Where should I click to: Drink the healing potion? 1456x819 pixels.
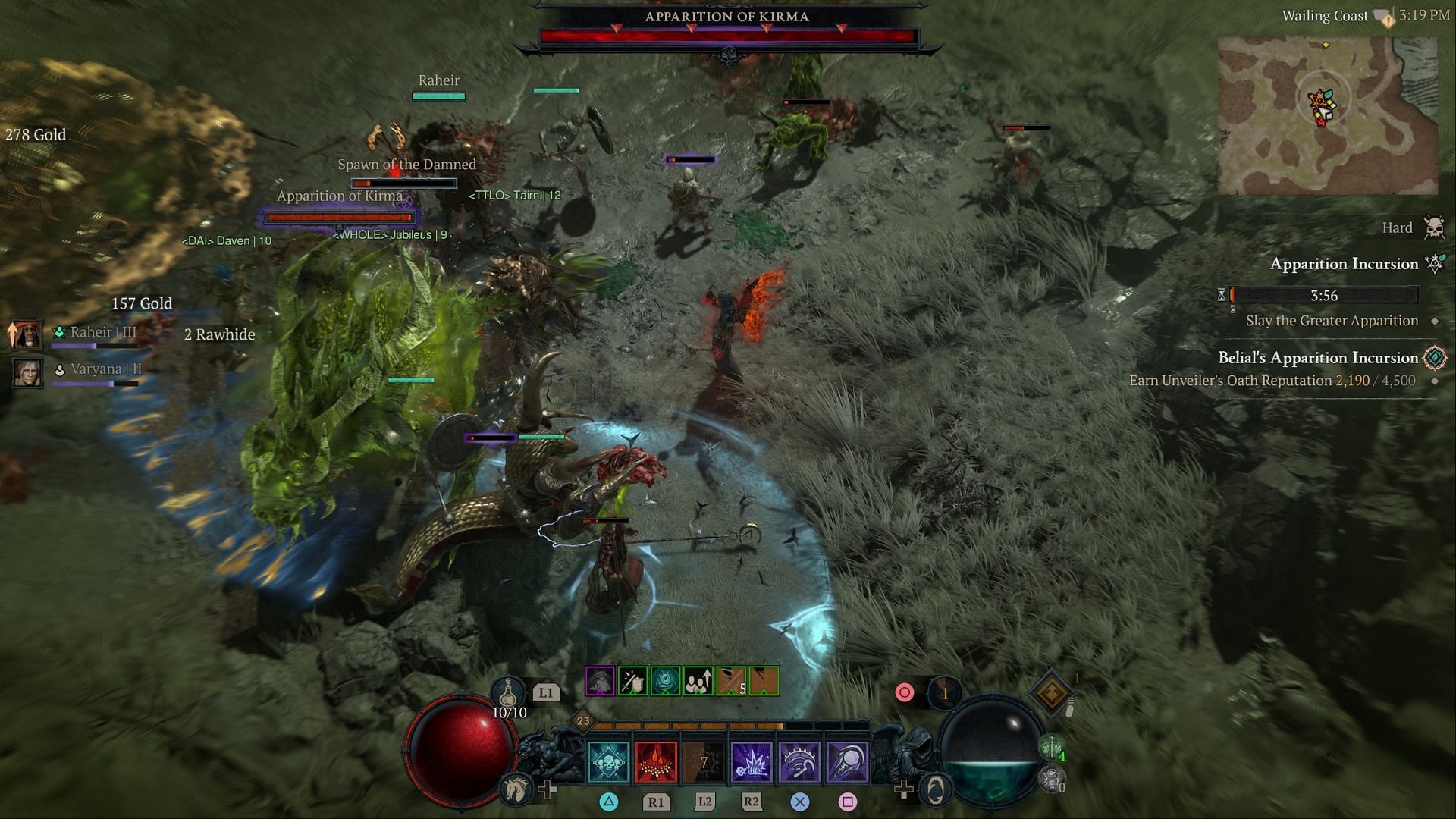click(x=509, y=694)
